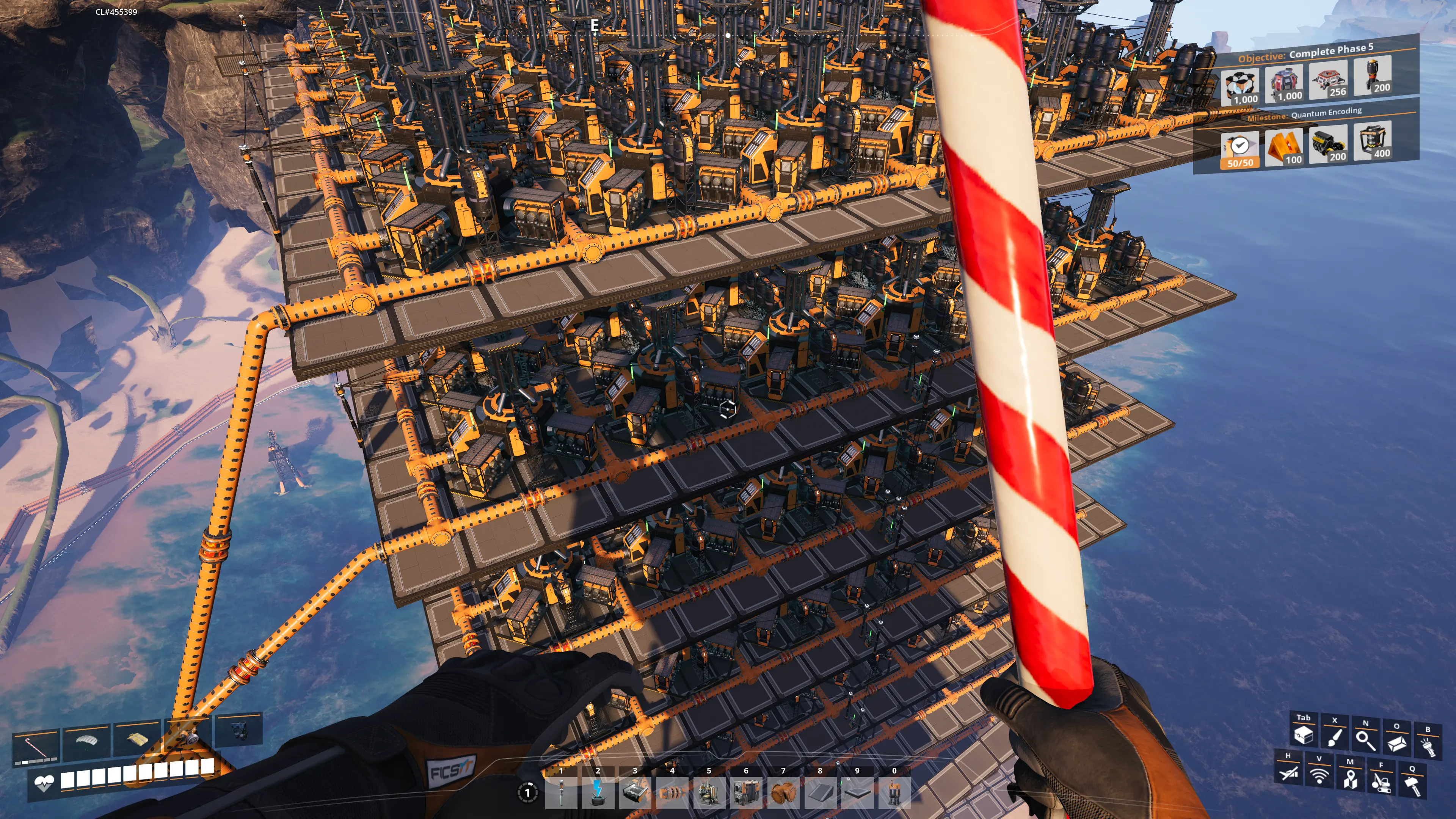Select the ramp piece in the hotbar
This screenshot has height=819, width=1456.
819,792
